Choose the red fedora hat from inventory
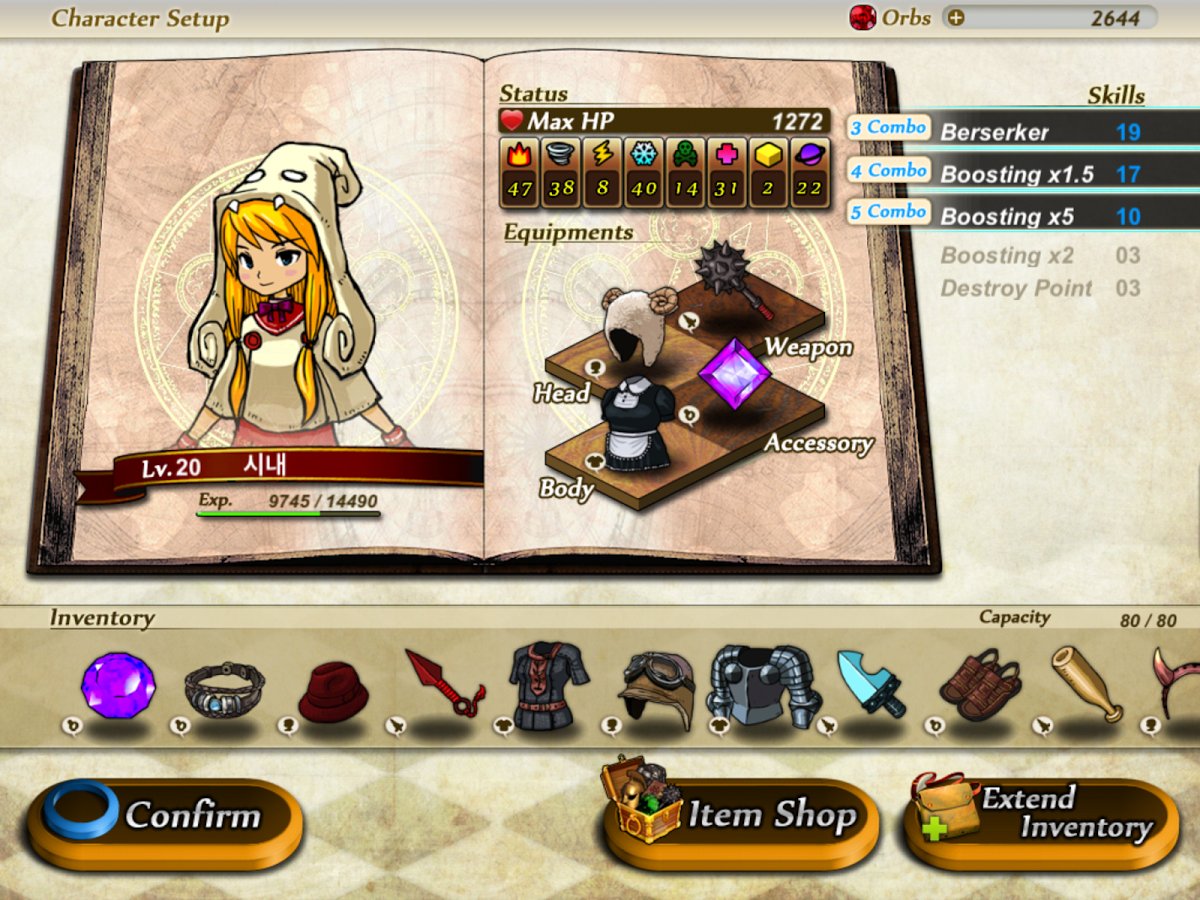1200x900 pixels. click(x=333, y=689)
